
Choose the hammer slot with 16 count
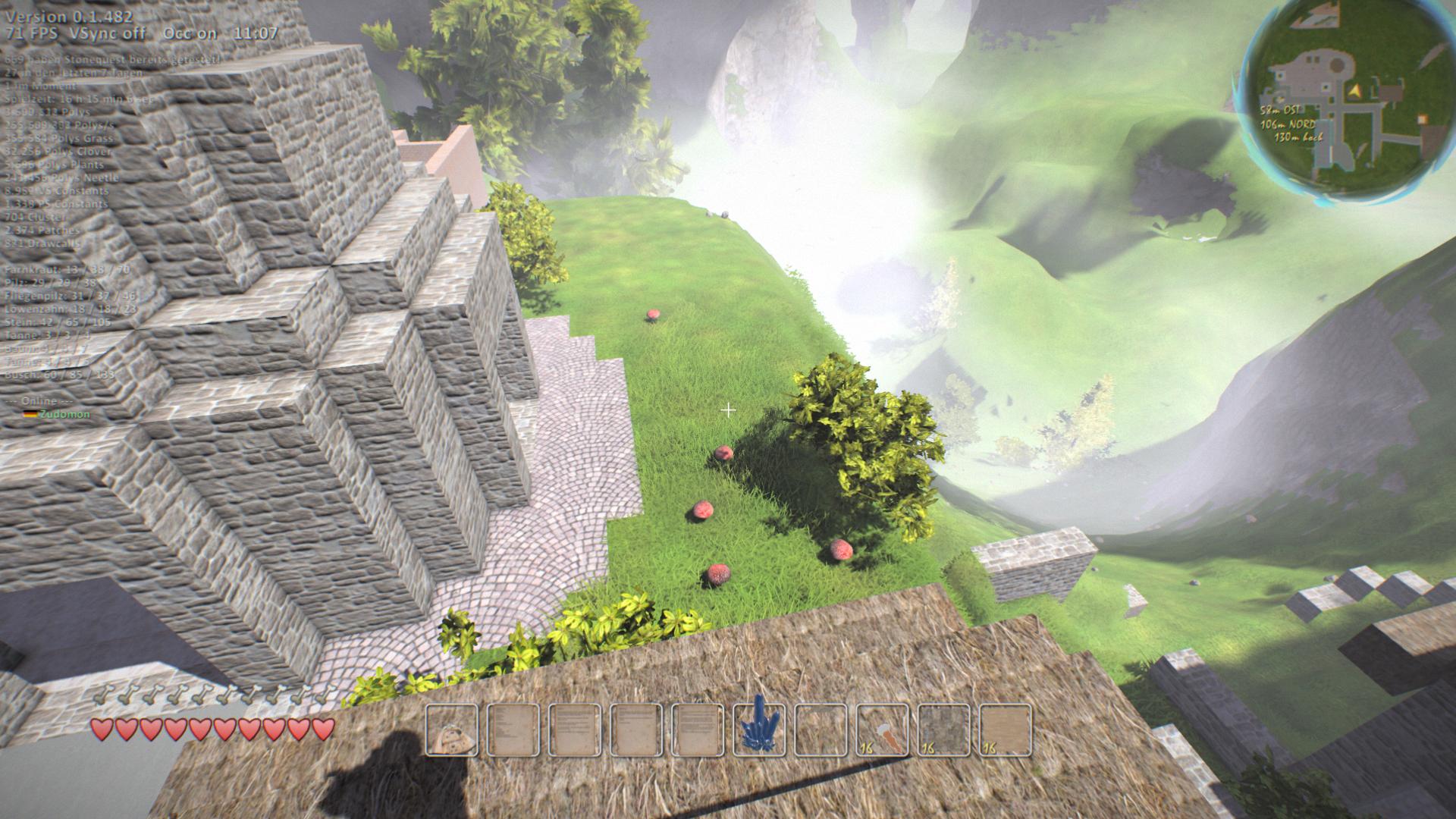point(882,730)
